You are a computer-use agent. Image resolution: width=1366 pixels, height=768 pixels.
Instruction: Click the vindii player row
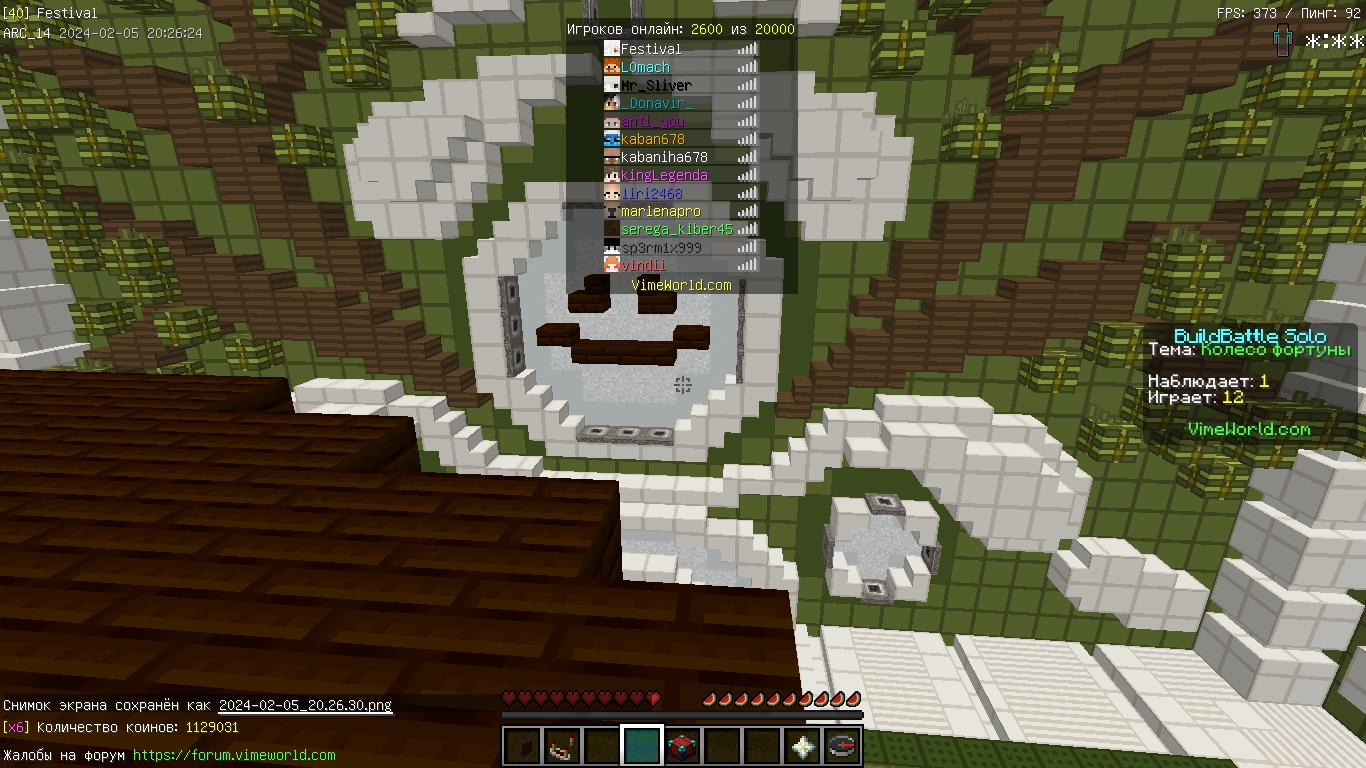click(x=643, y=265)
